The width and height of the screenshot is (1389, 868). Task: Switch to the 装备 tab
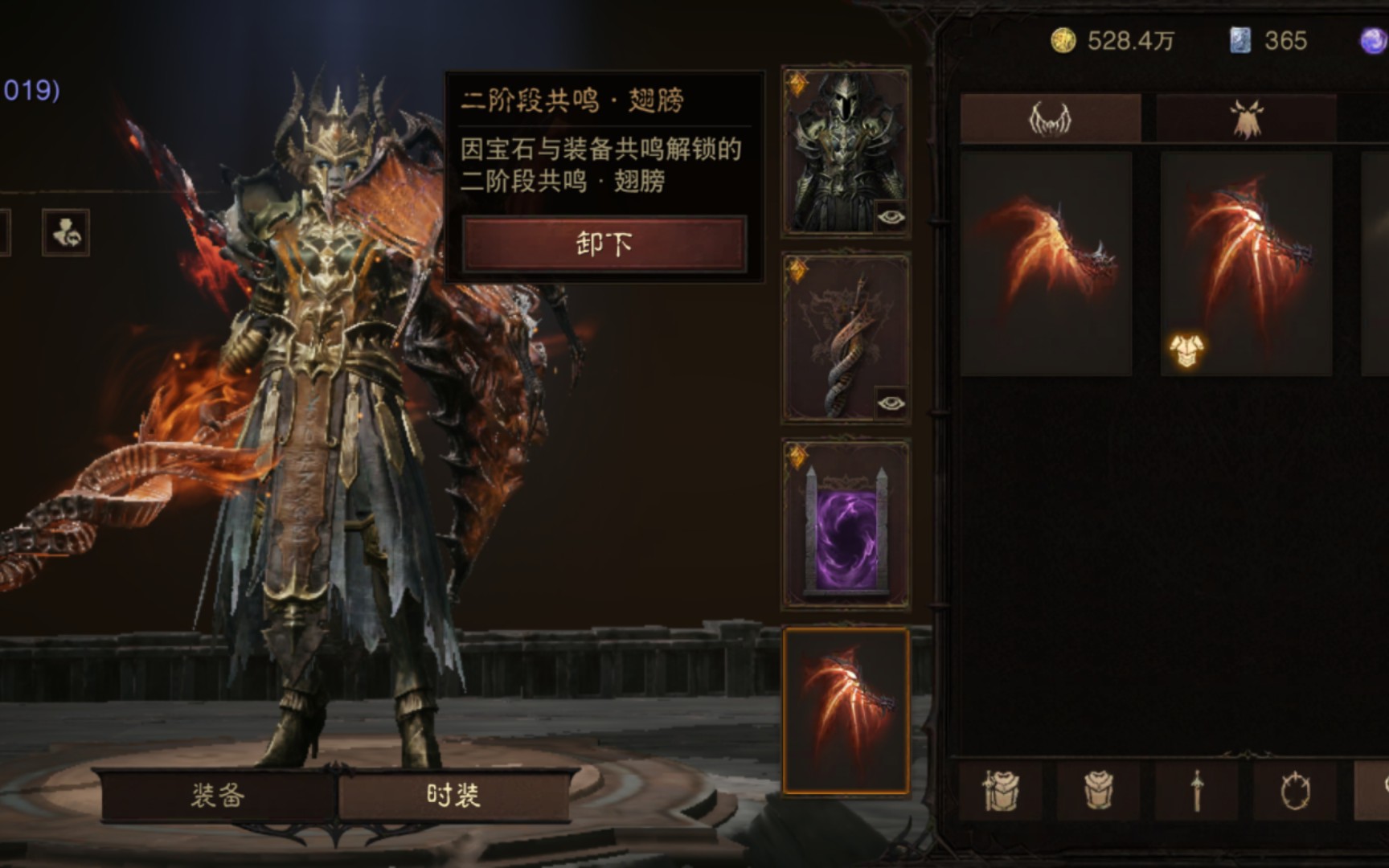coord(217,796)
